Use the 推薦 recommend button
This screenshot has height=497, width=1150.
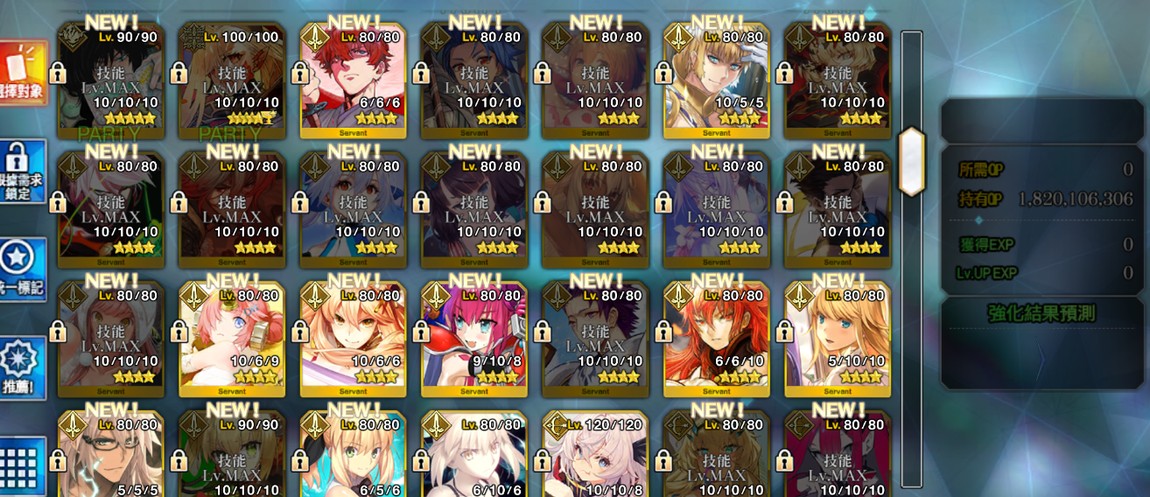(22, 368)
